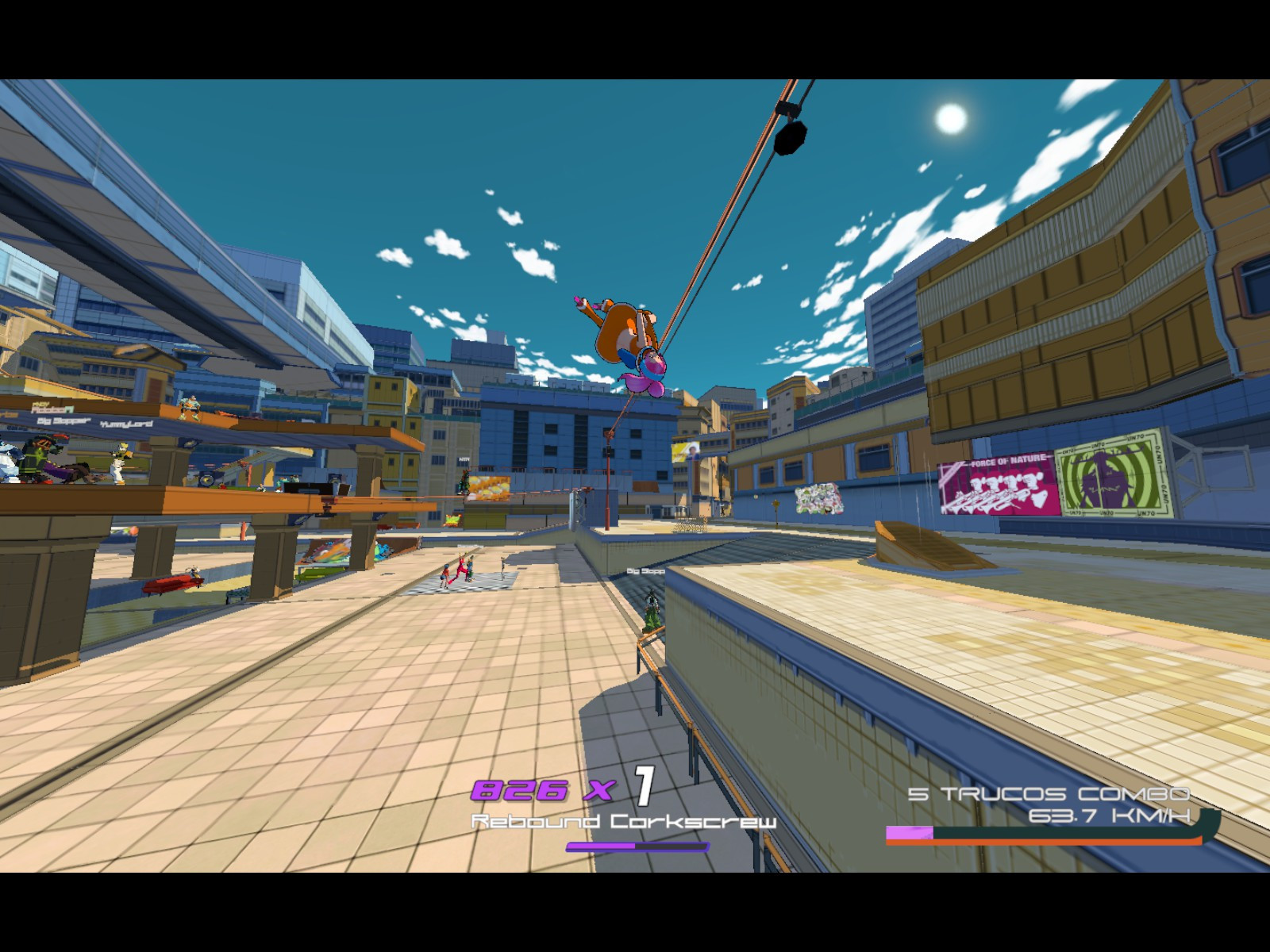Click the Robobo player nametag
The image size is (1270, 952).
[x=52, y=408]
